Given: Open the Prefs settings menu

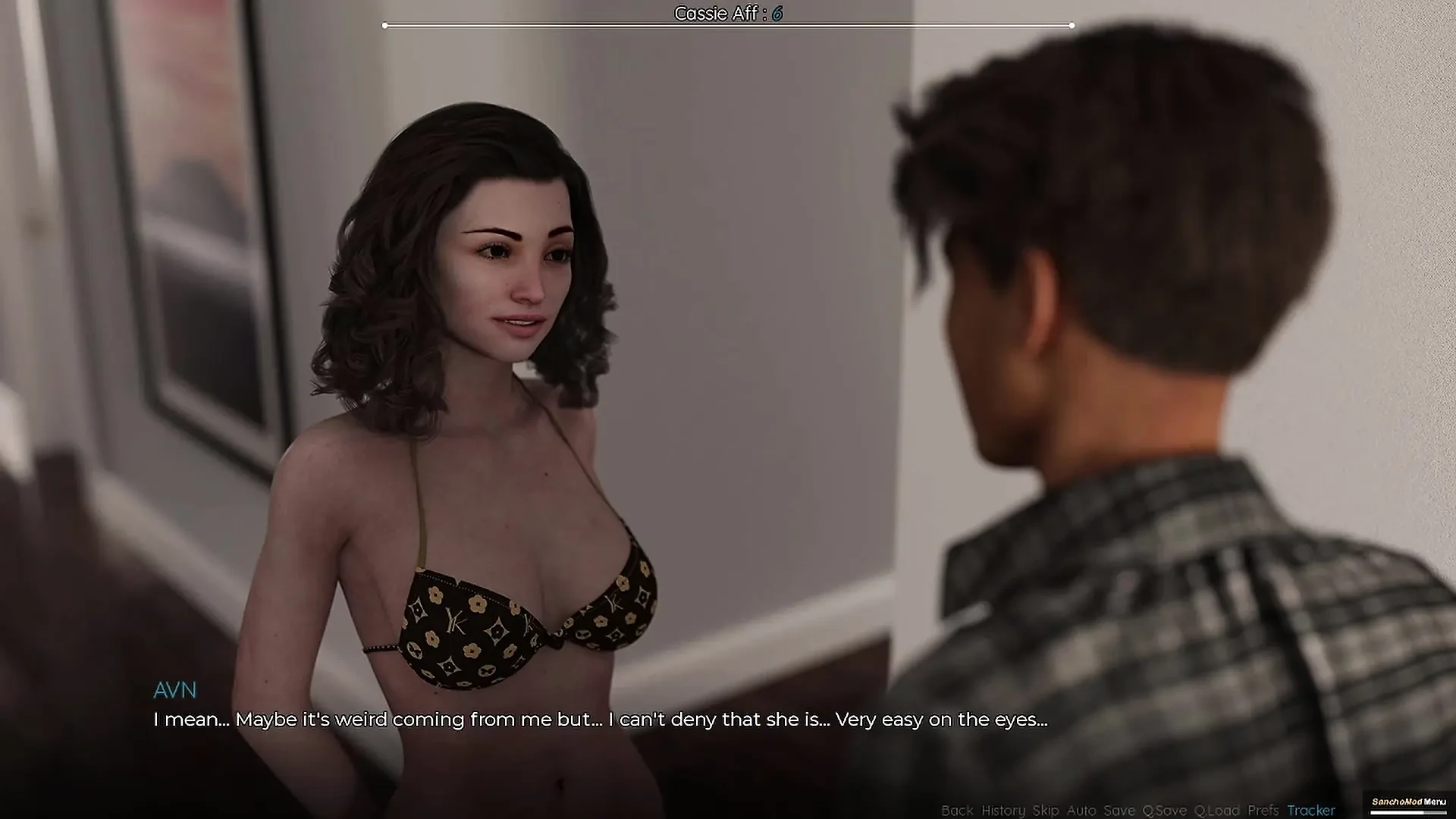Looking at the screenshot, I should pos(1263,810).
